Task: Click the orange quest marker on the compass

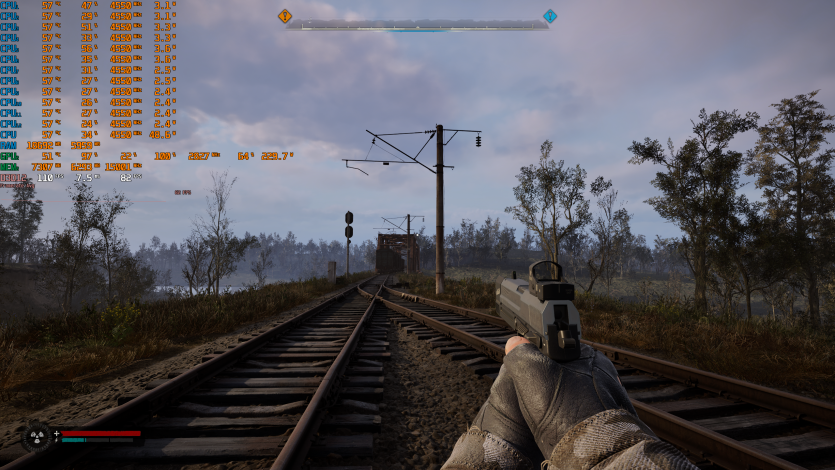Action: click(285, 16)
